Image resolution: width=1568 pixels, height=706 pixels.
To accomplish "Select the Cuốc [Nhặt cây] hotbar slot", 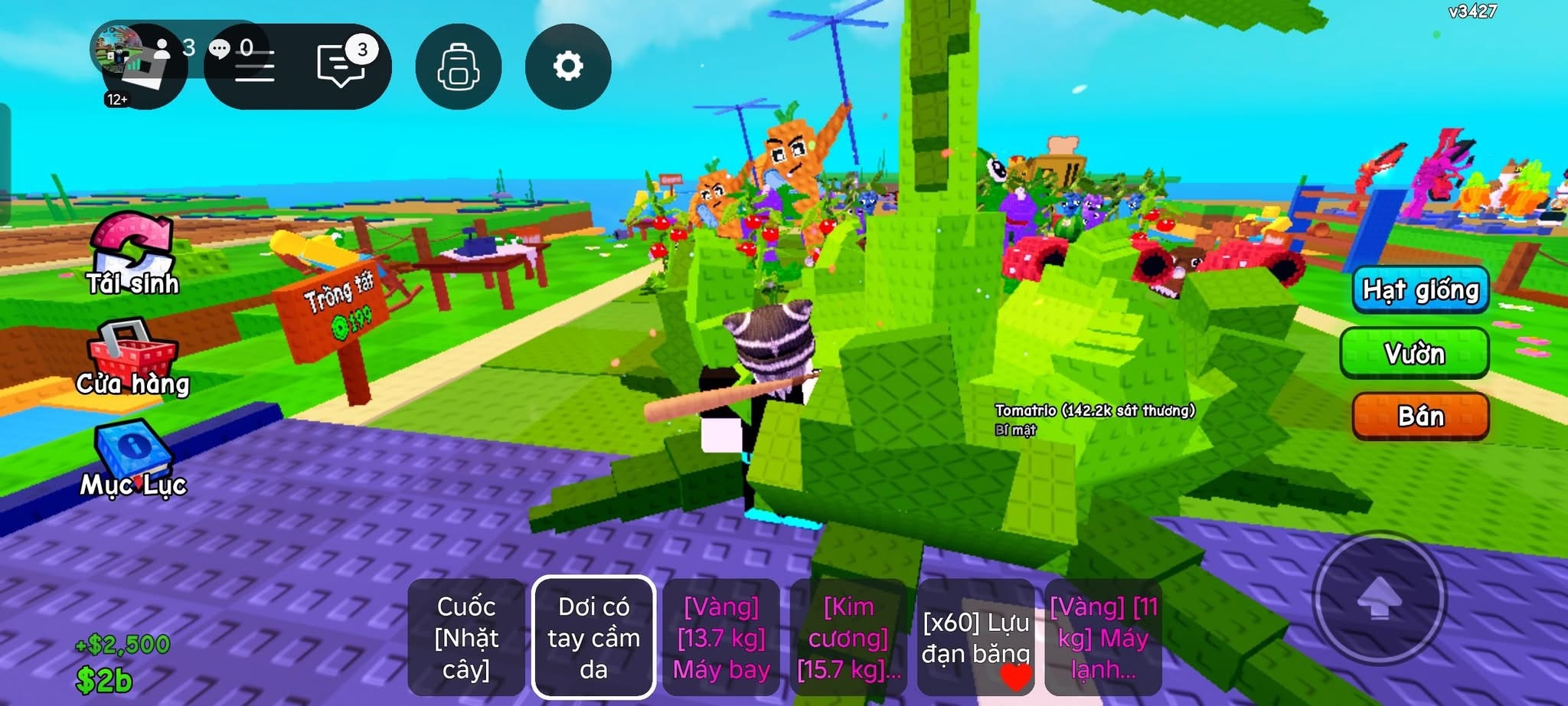I will pos(466,637).
